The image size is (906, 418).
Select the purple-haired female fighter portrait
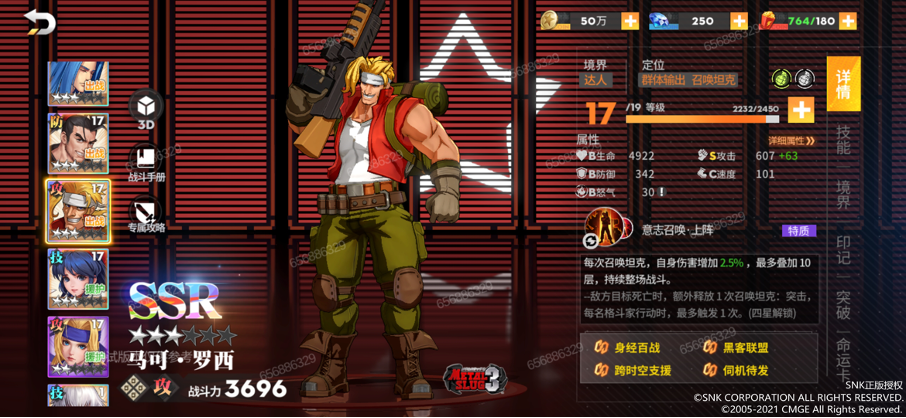[78, 280]
